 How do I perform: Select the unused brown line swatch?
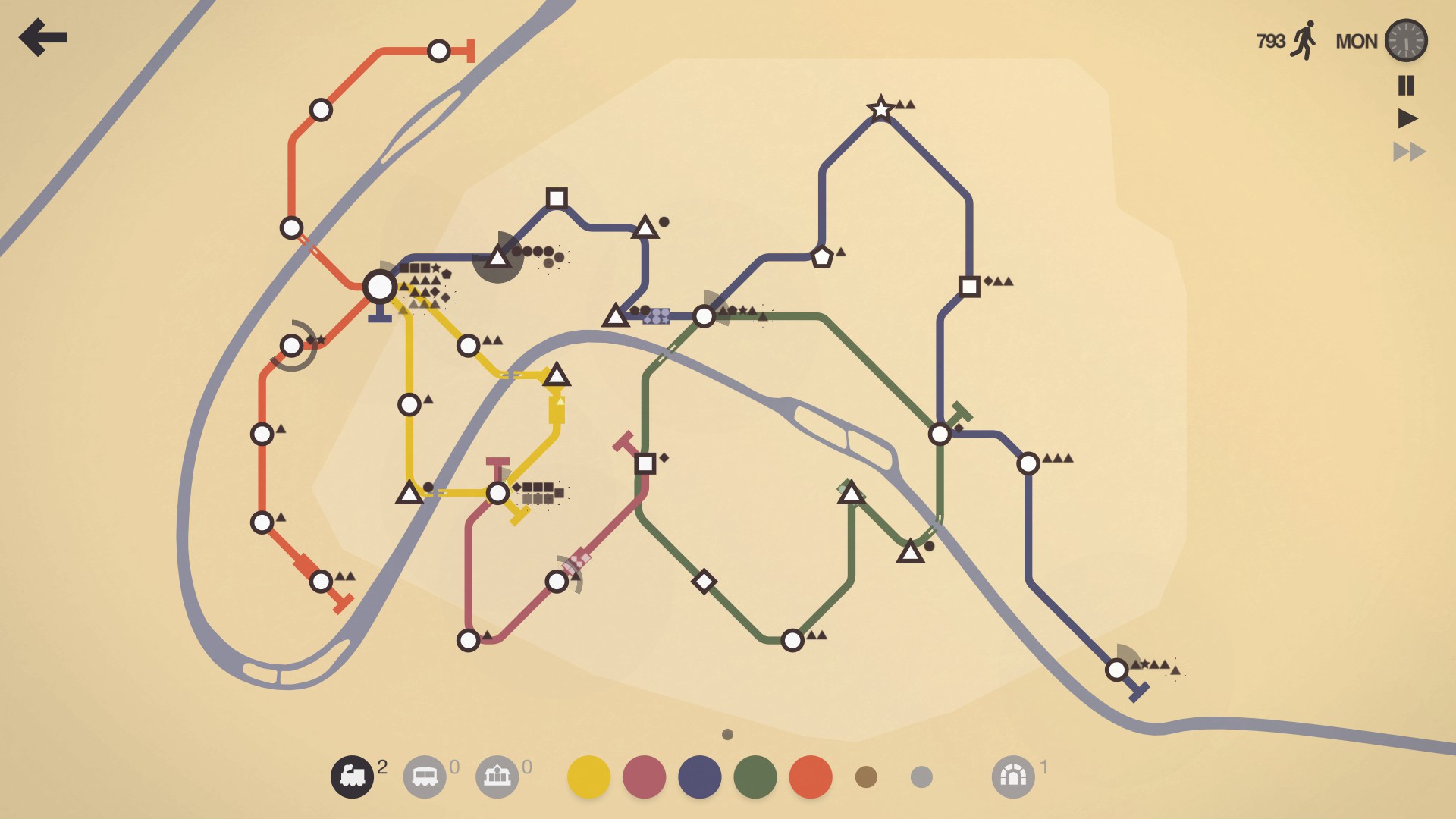[866, 776]
